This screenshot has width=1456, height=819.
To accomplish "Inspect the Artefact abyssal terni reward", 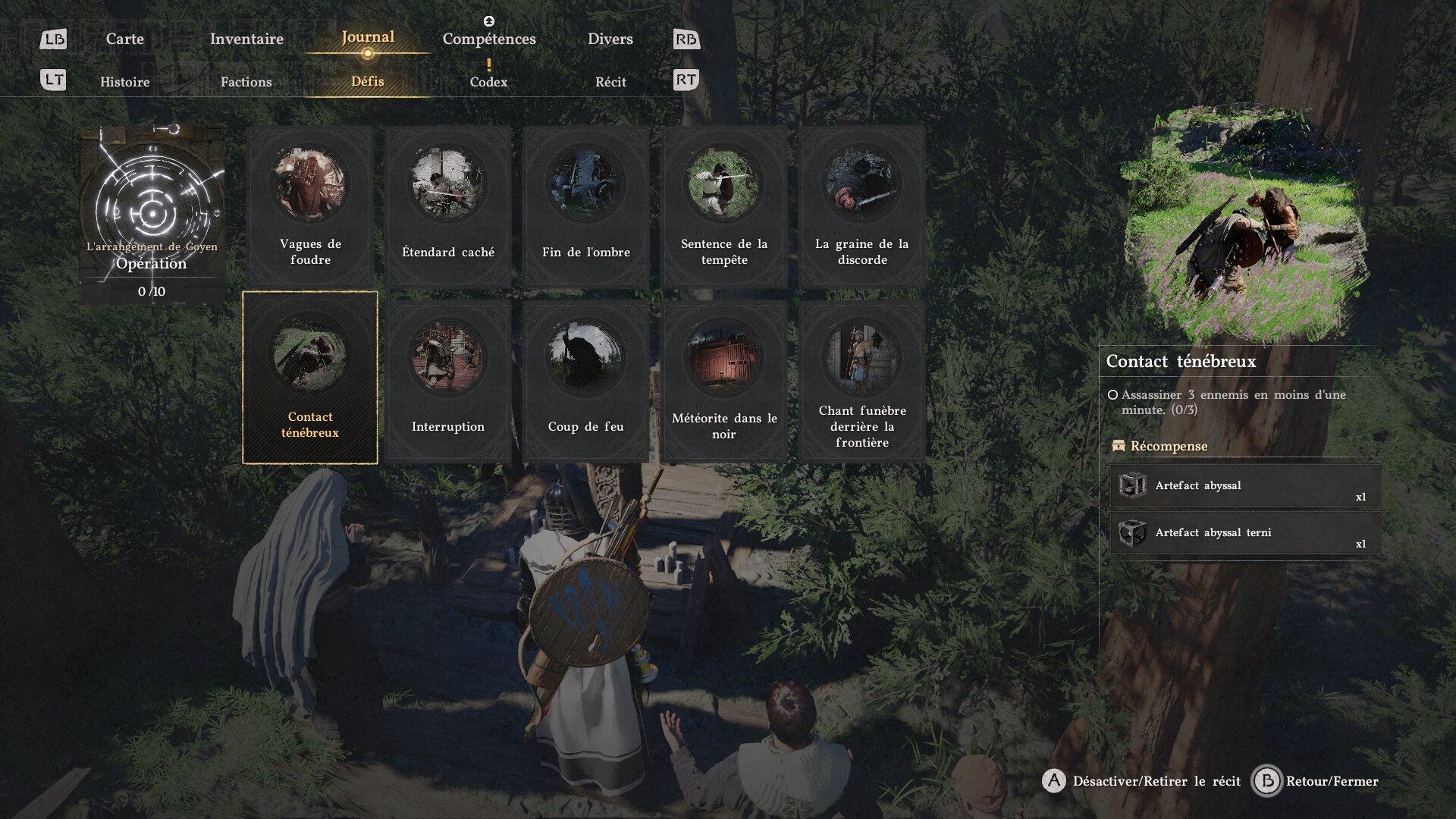I will (1244, 533).
